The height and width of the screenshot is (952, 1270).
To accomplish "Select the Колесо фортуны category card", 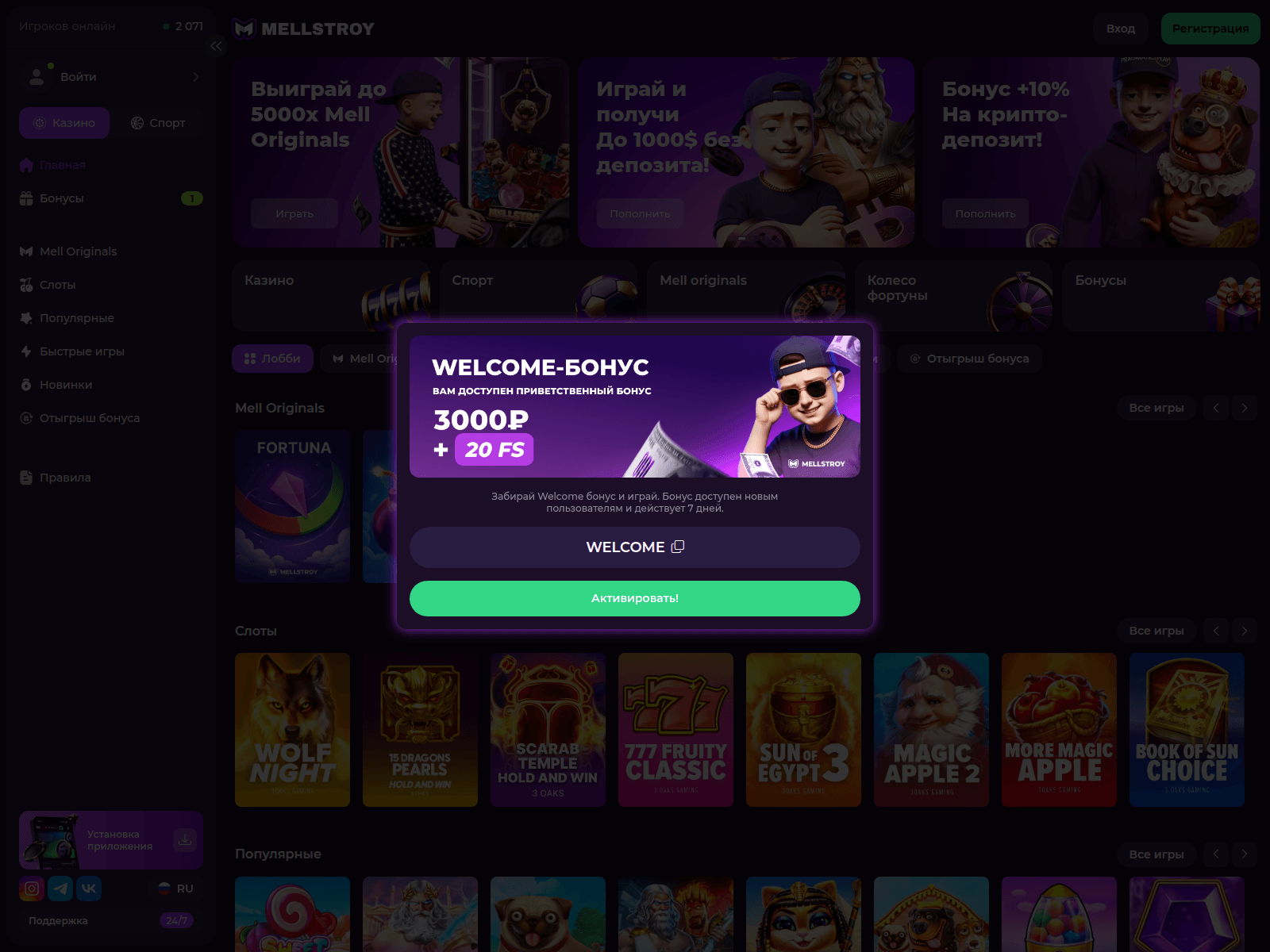I will (x=953, y=295).
